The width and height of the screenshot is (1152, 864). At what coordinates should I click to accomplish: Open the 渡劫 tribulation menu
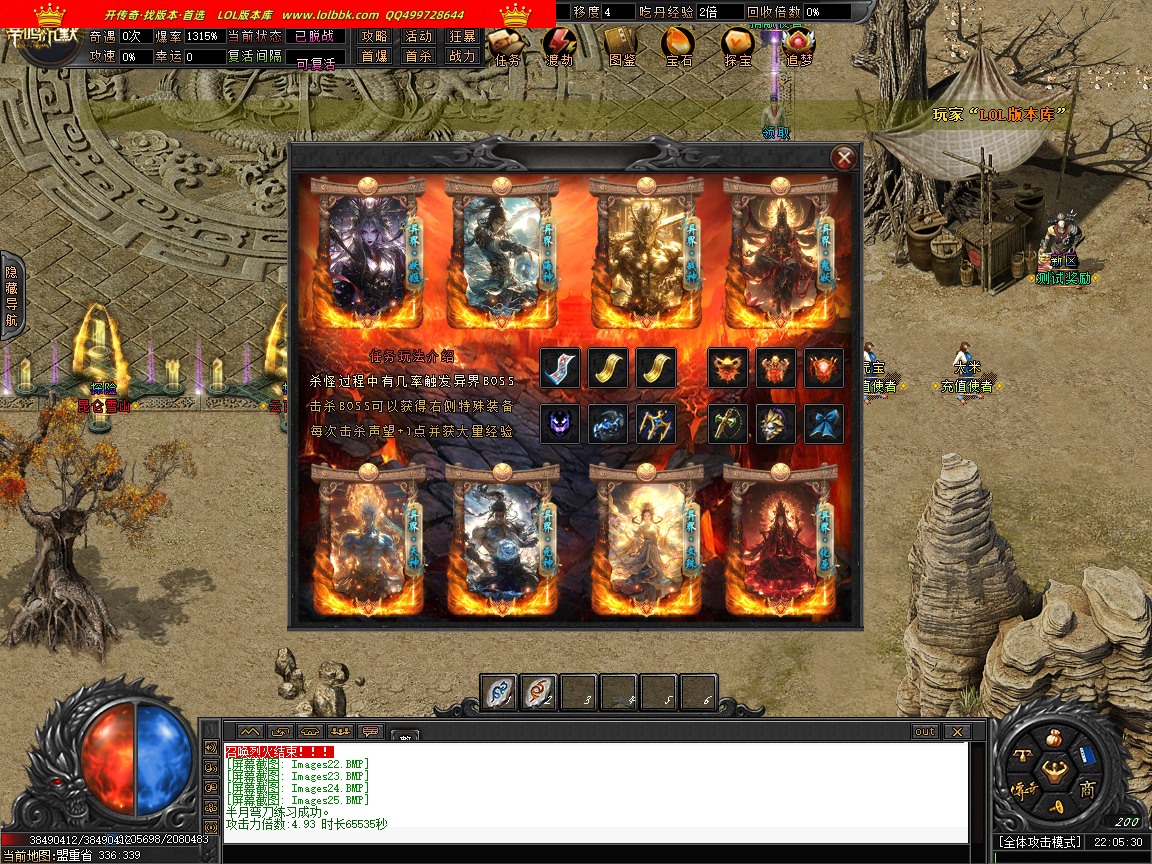559,45
